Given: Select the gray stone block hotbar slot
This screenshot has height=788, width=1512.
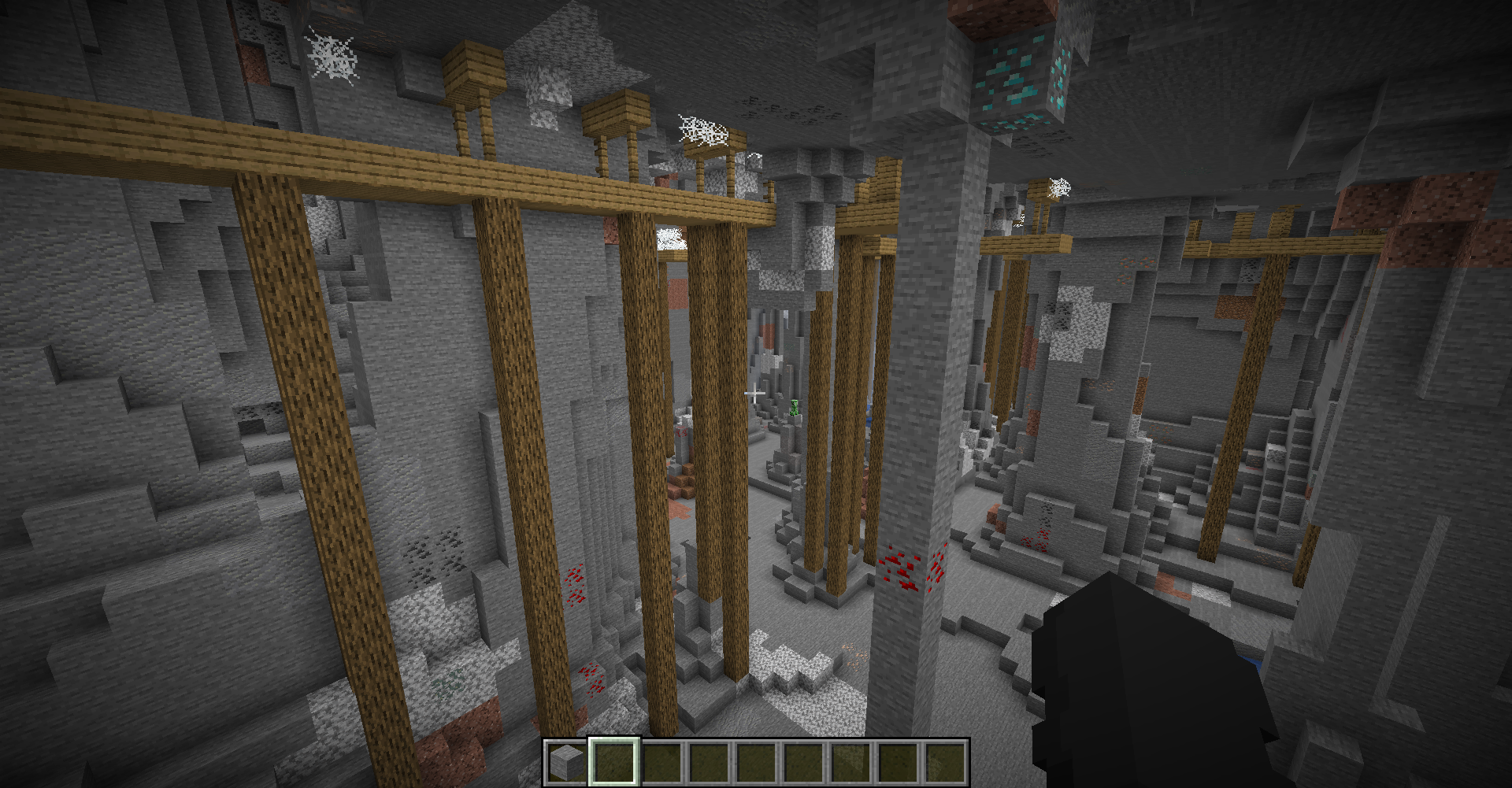Looking at the screenshot, I should 566,762.
